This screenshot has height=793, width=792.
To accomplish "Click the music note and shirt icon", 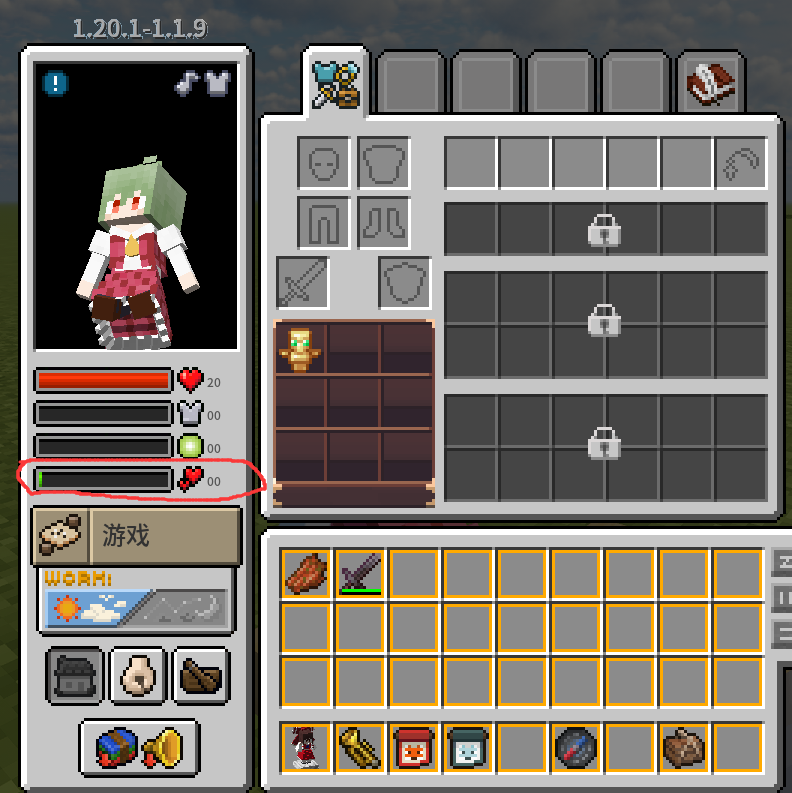I will [x=203, y=83].
